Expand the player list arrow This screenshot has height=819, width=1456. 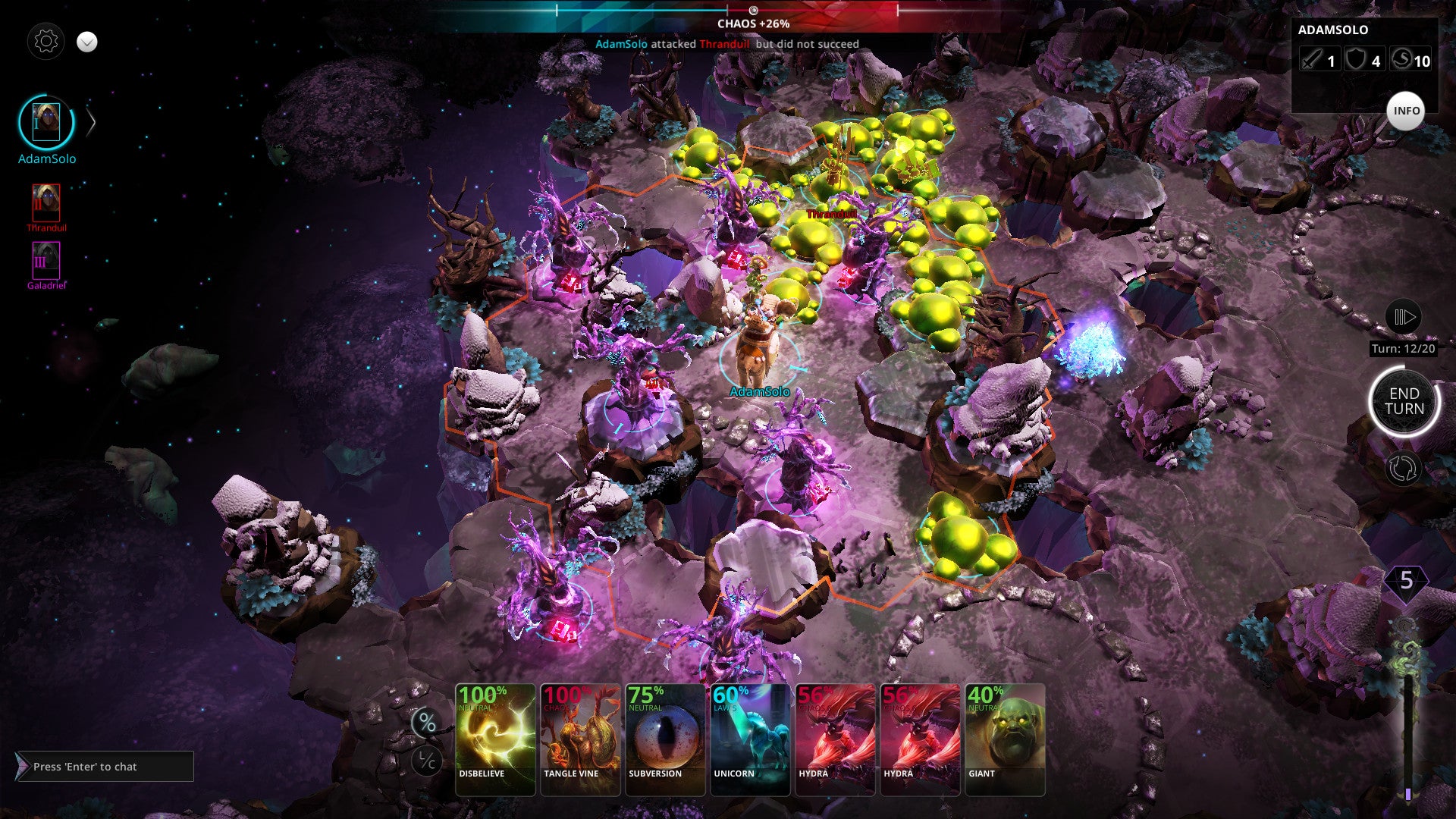click(91, 122)
